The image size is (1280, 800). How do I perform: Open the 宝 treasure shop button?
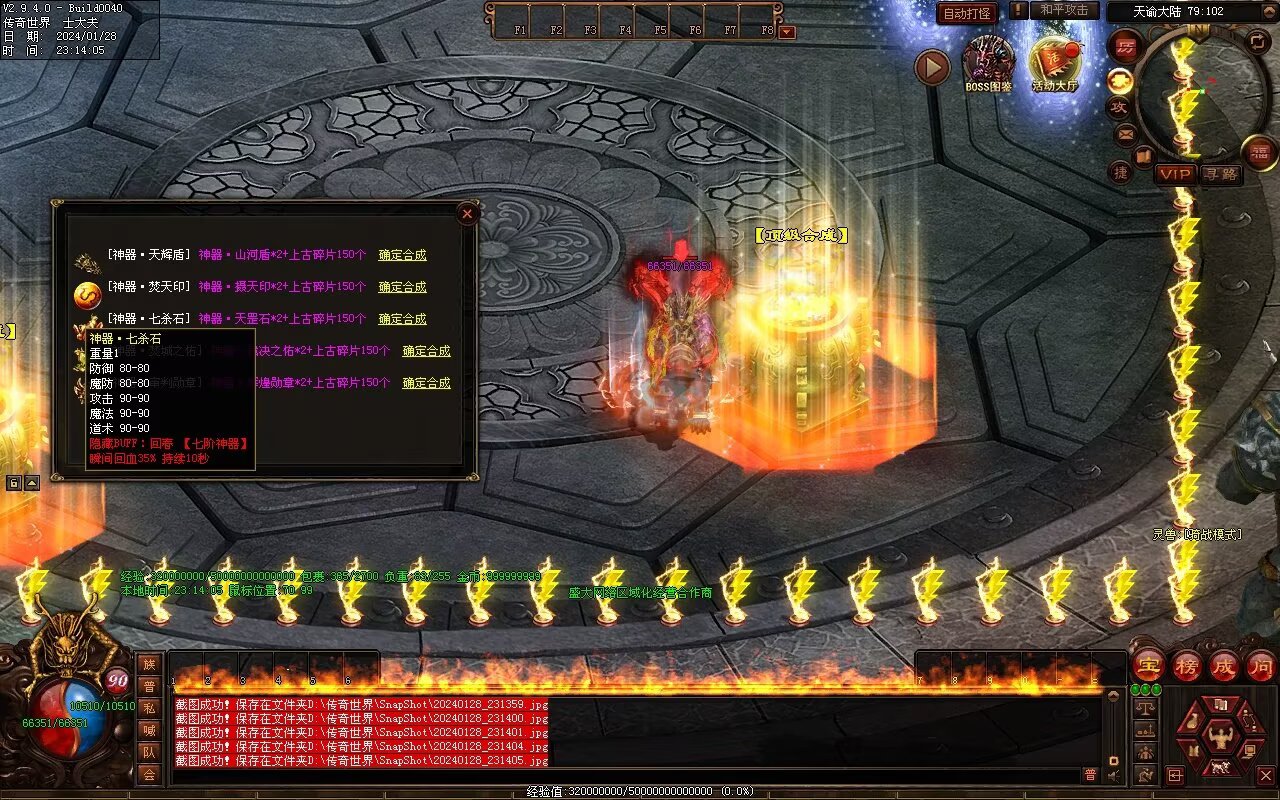1148,665
